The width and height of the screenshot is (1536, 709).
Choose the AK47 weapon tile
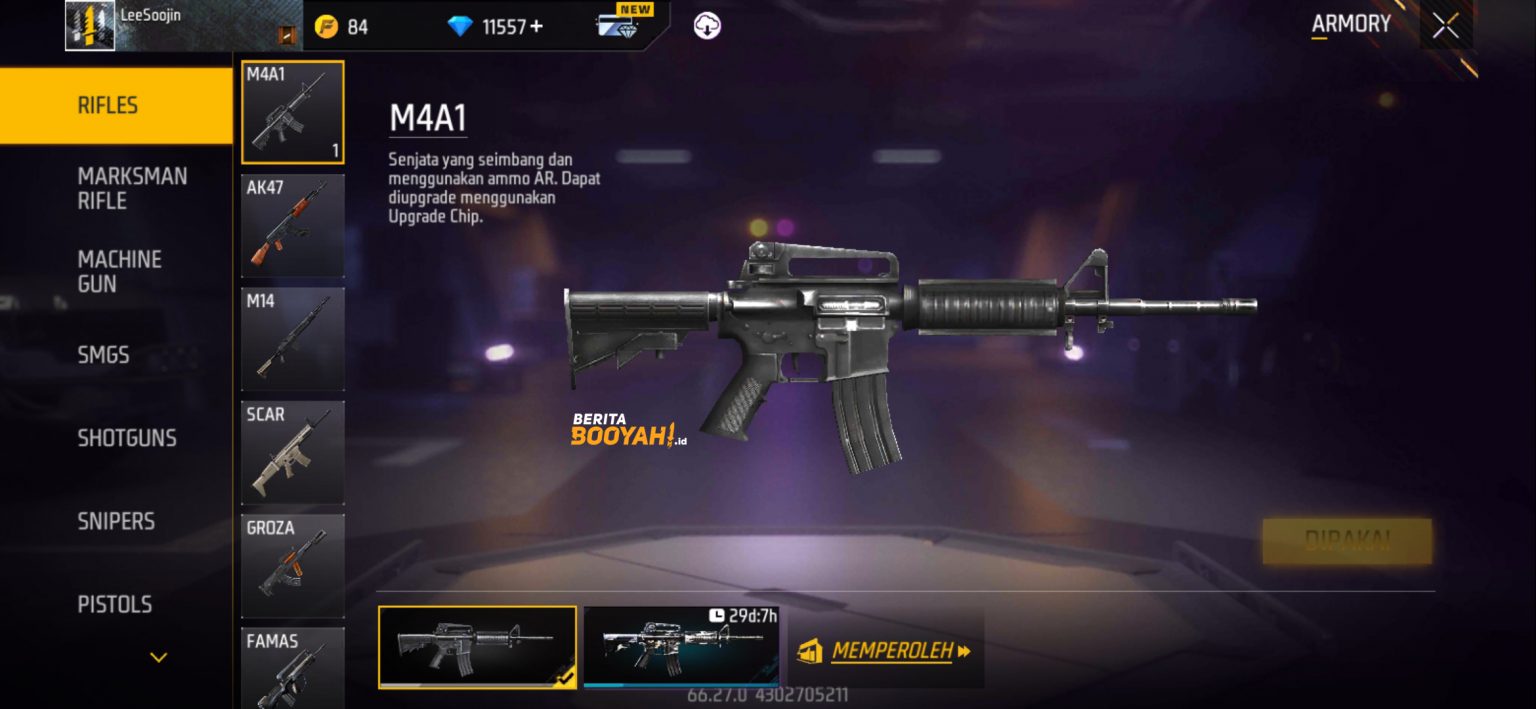click(293, 226)
